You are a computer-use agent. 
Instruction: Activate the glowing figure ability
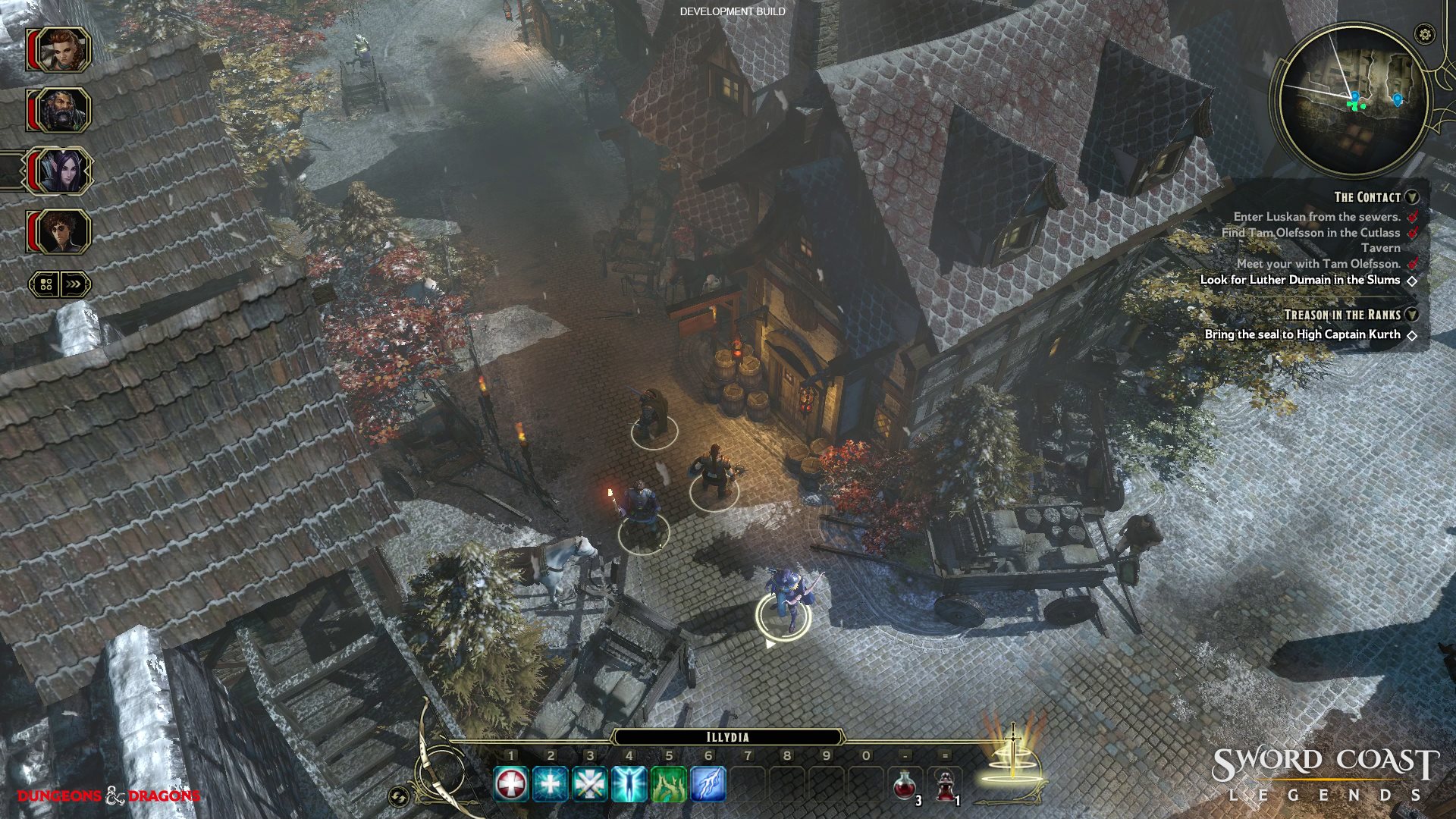click(x=629, y=784)
